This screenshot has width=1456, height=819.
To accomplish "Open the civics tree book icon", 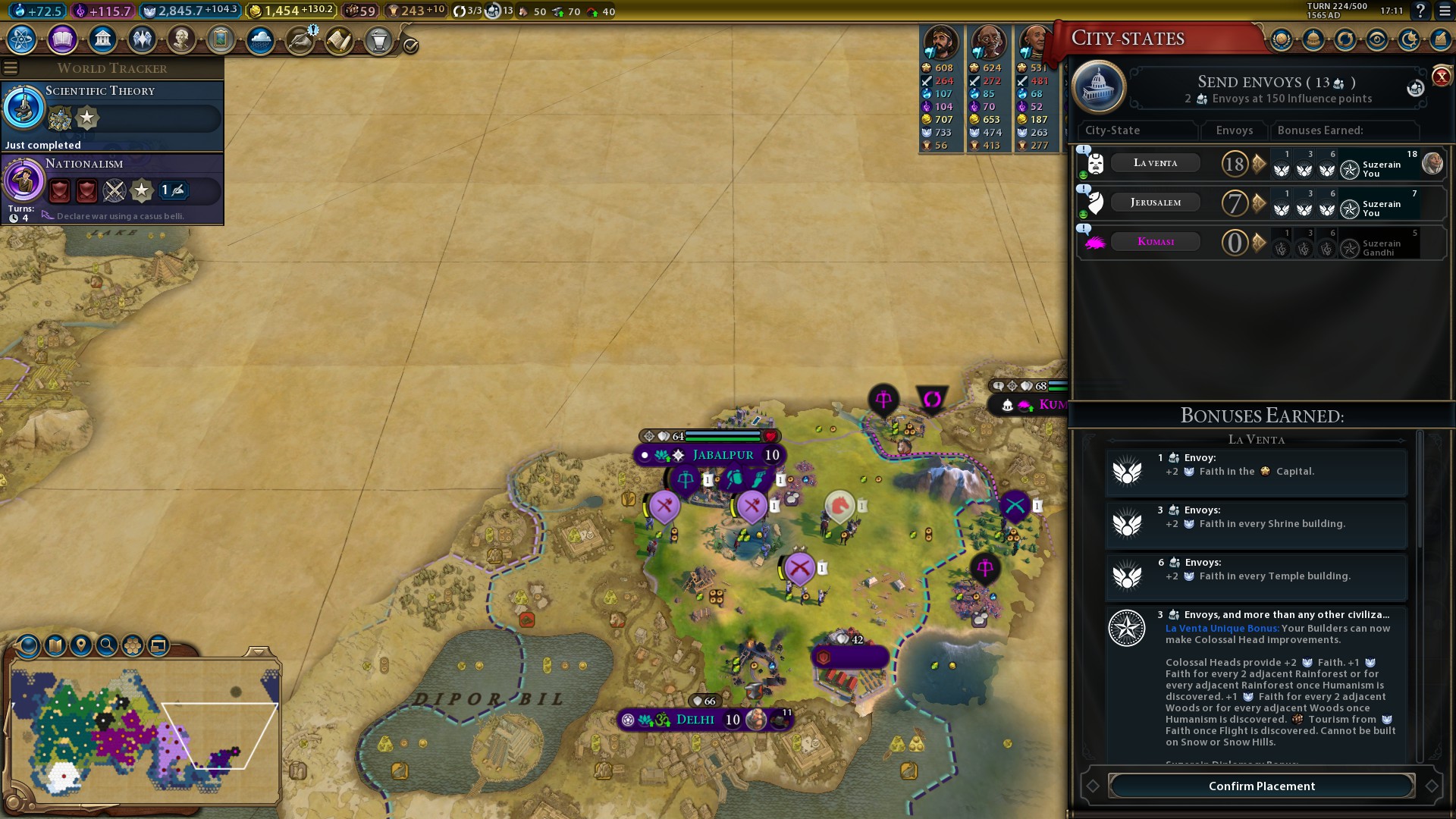I will [x=62, y=39].
